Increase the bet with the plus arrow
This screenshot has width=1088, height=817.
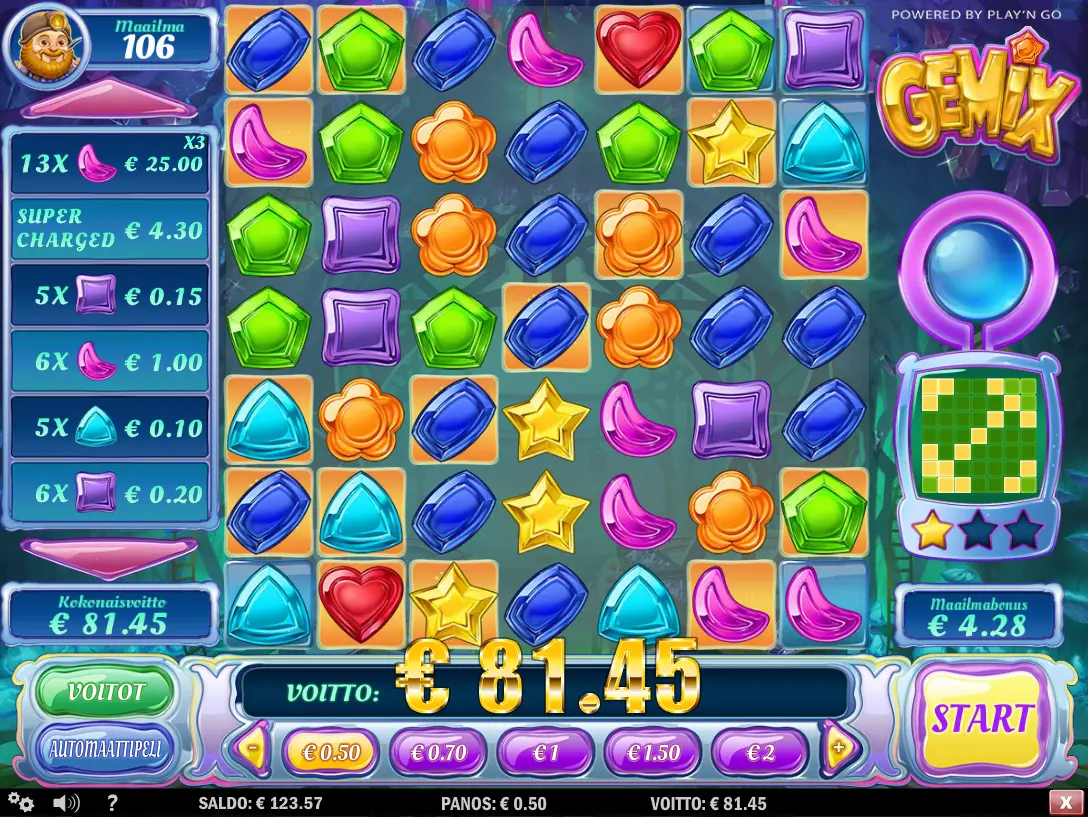[838, 747]
